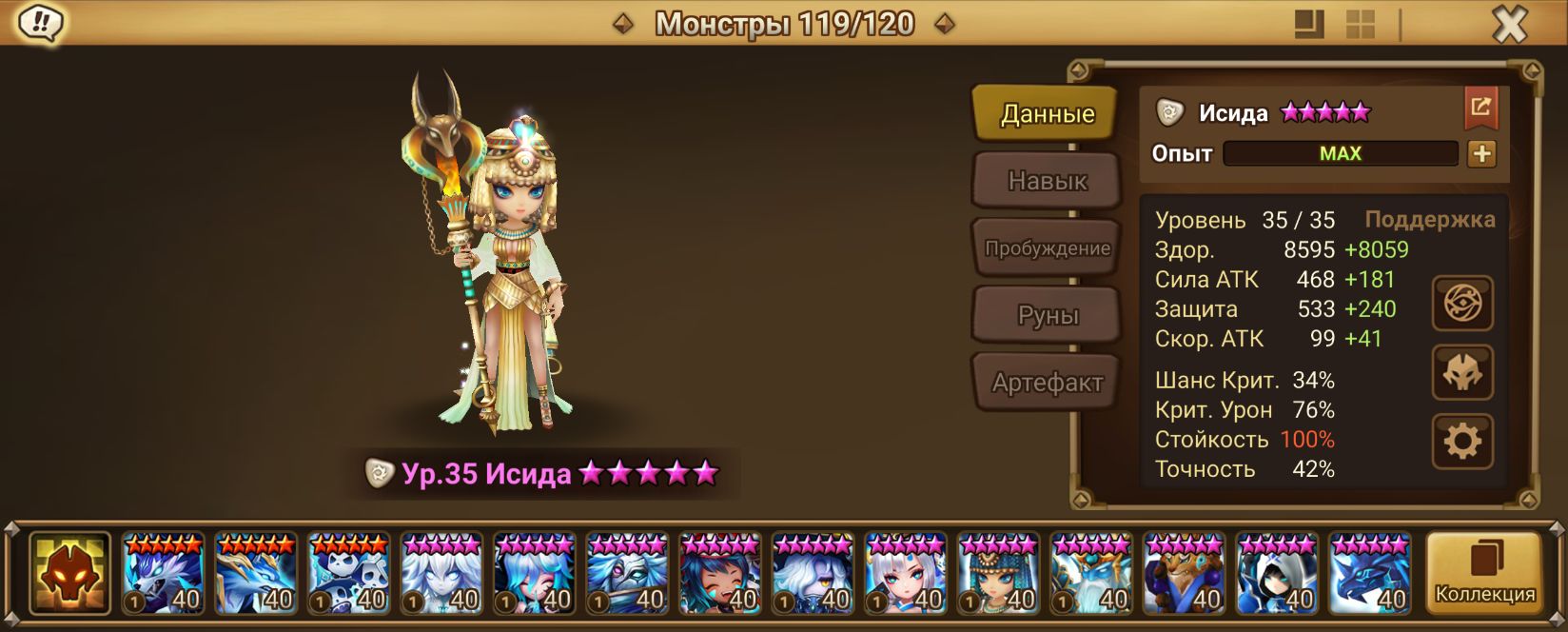This screenshot has height=632, width=1568.
Task: Open the chat speech bubble
Action: (x=39, y=23)
